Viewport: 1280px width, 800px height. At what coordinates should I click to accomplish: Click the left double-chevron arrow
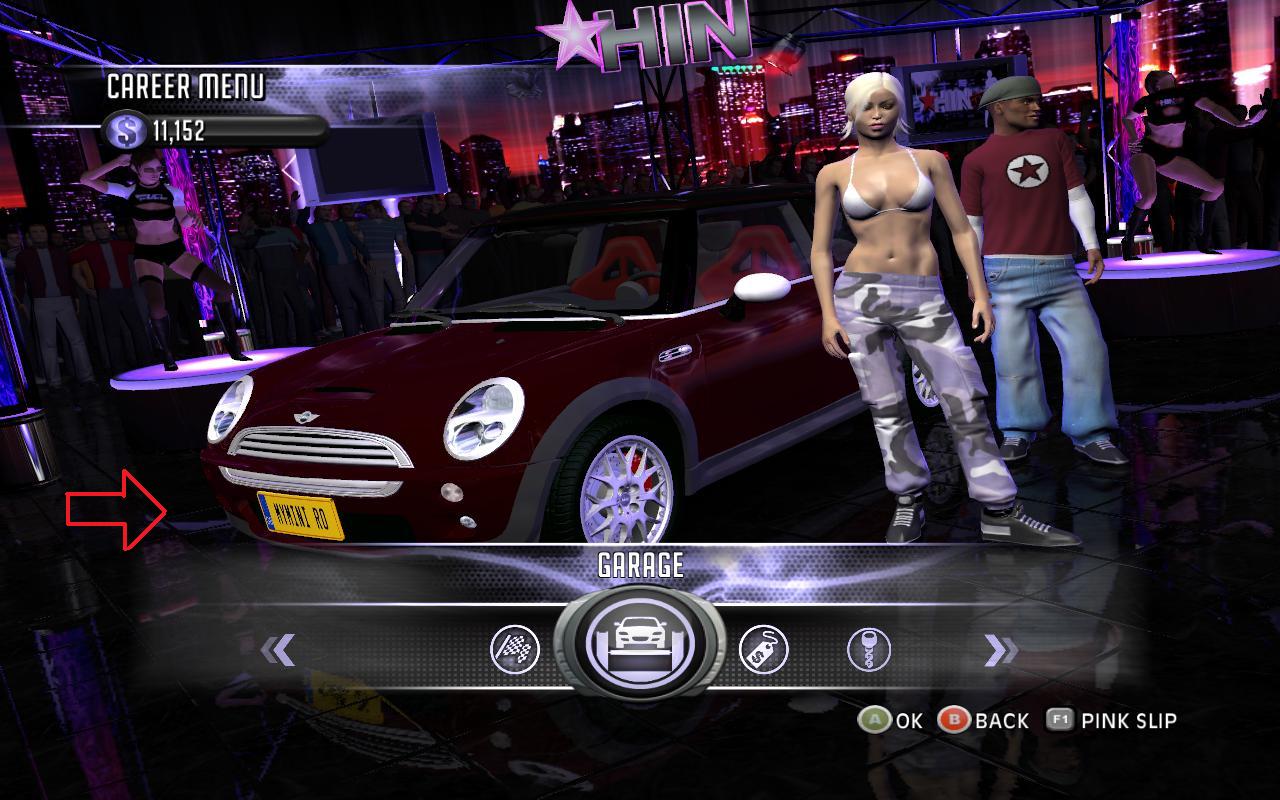278,651
